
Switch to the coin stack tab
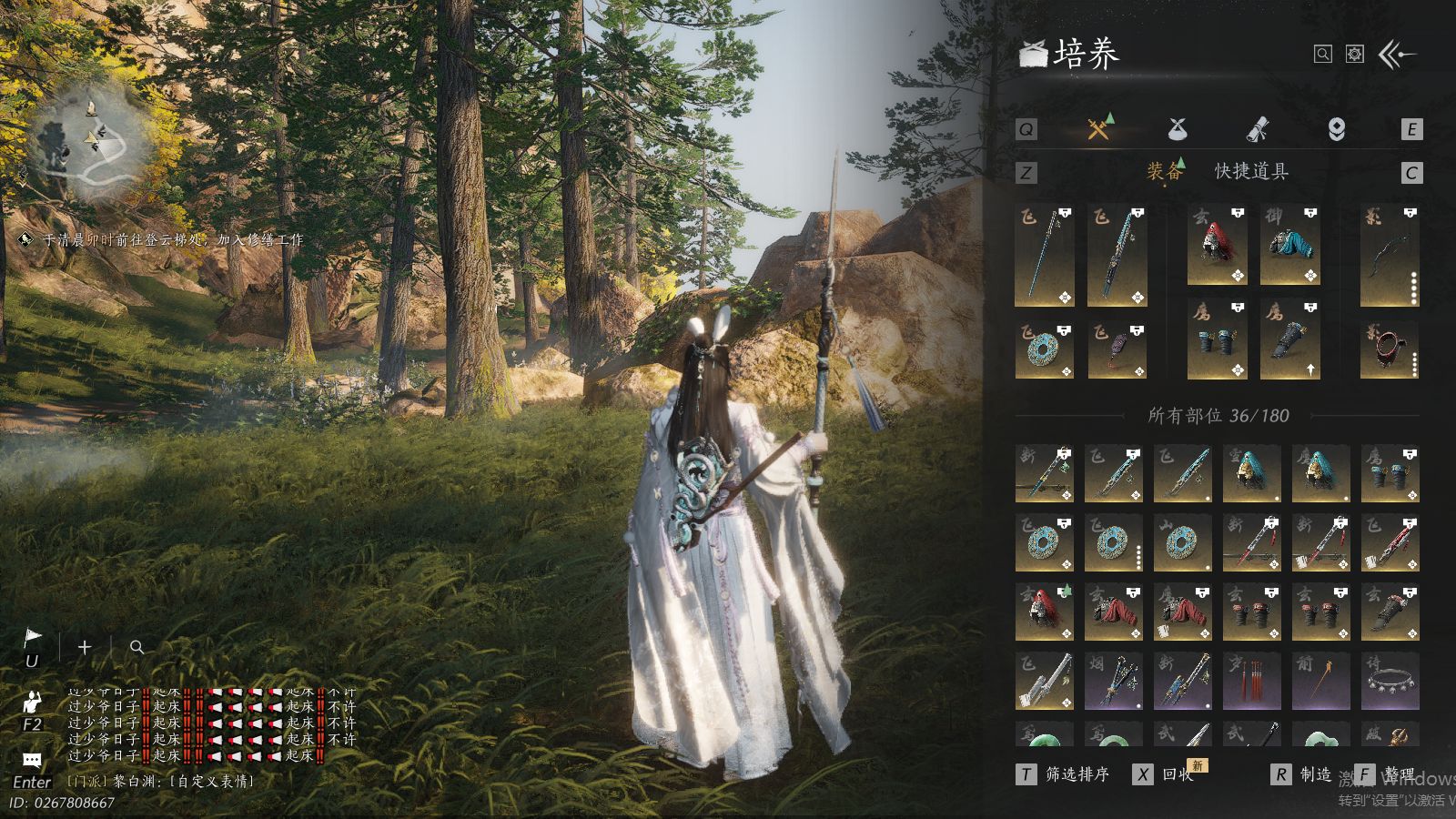click(1336, 129)
